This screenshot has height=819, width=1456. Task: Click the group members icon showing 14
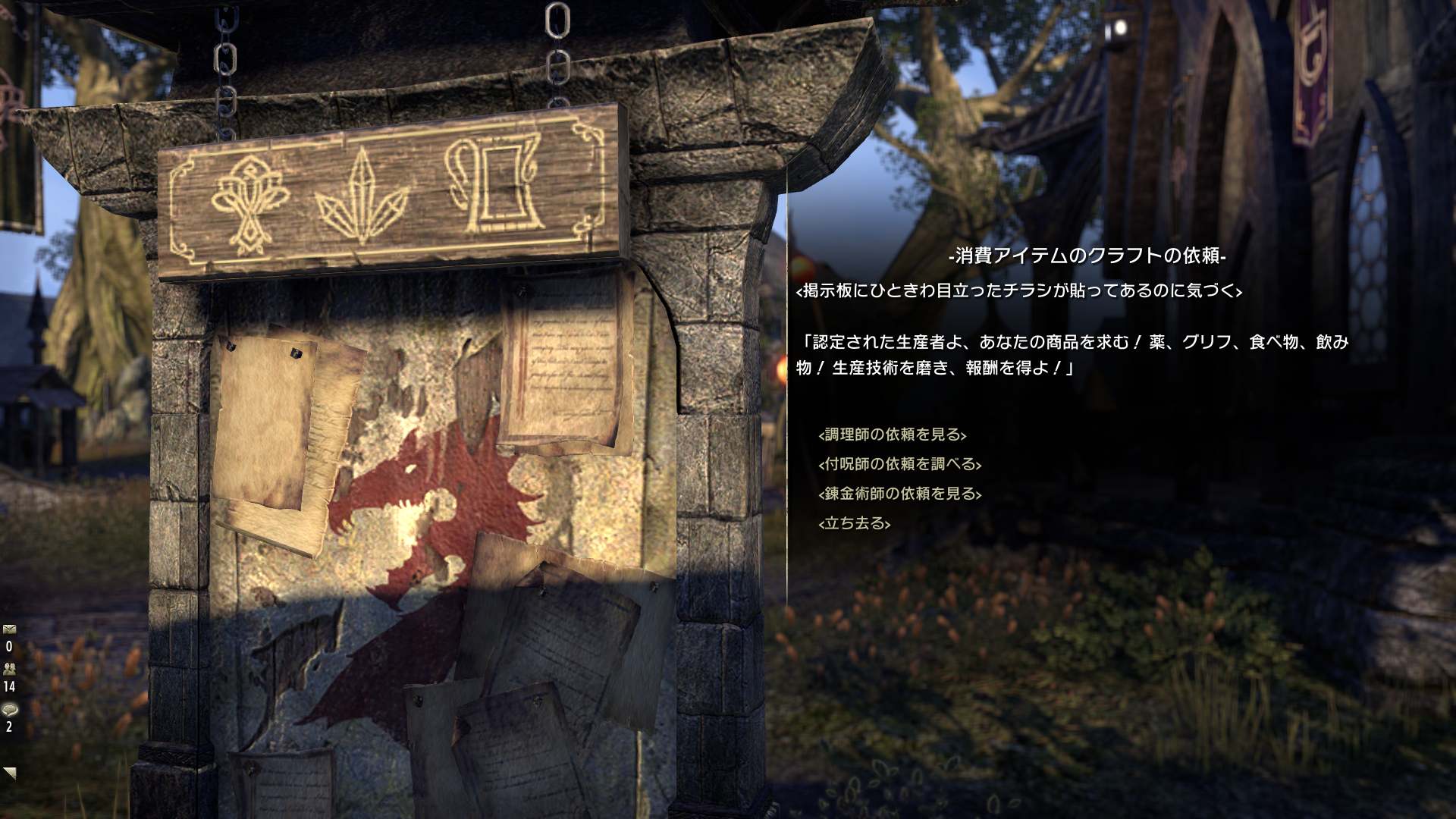9,669
